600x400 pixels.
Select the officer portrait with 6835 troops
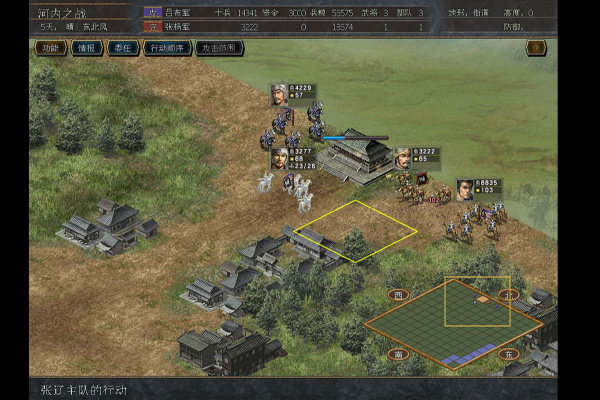click(465, 189)
